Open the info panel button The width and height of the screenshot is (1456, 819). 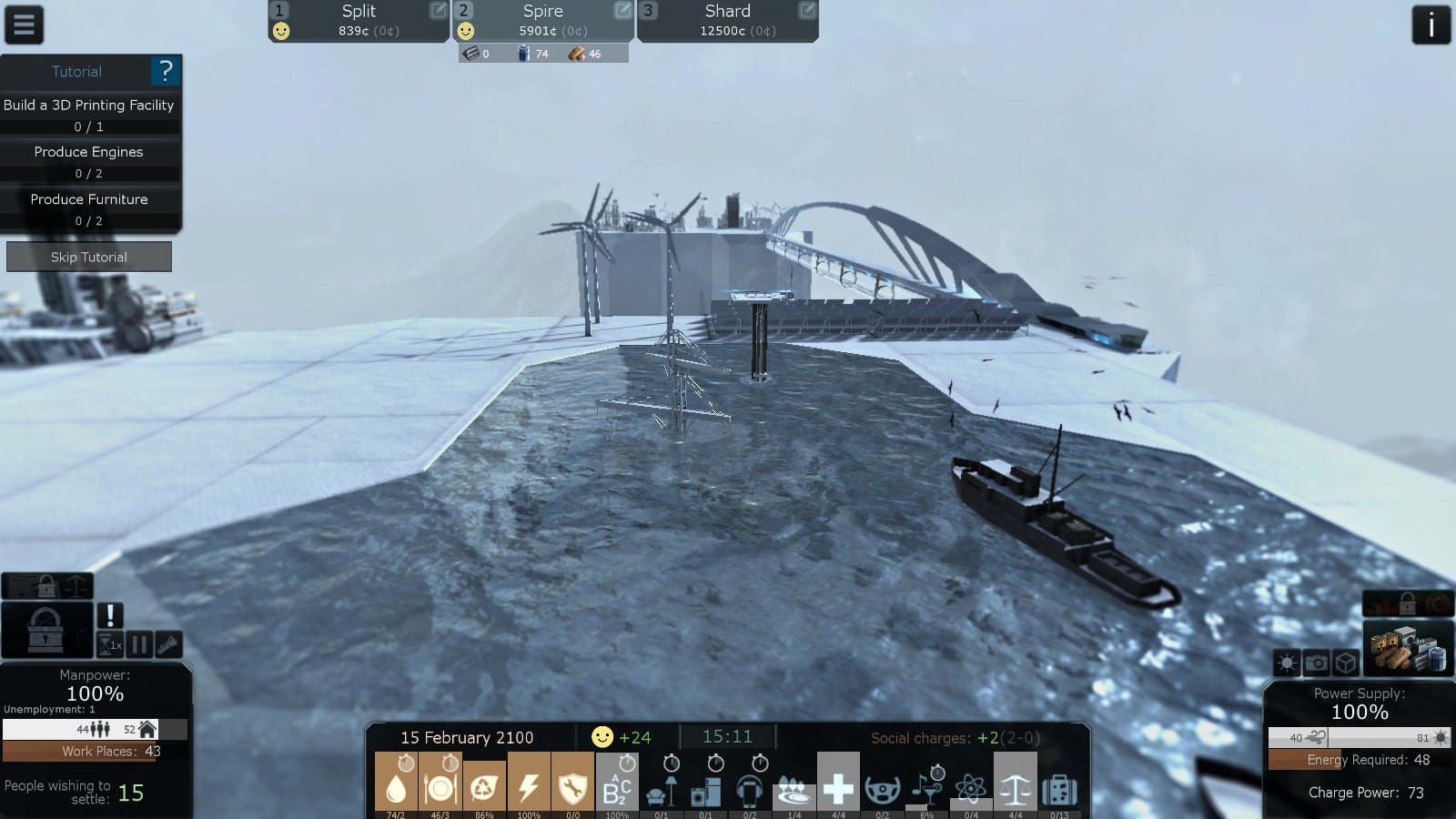coord(1431,25)
